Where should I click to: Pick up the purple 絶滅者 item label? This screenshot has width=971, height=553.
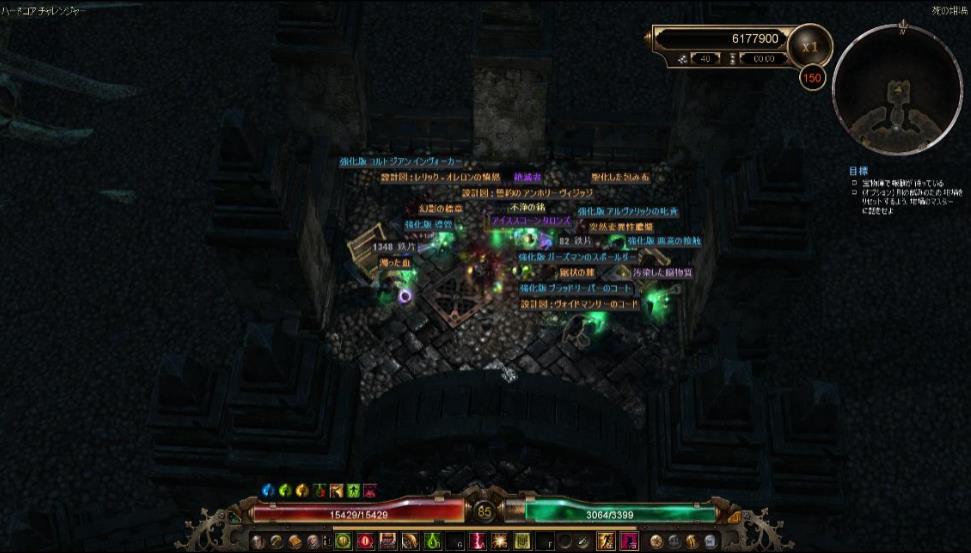click(x=527, y=177)
